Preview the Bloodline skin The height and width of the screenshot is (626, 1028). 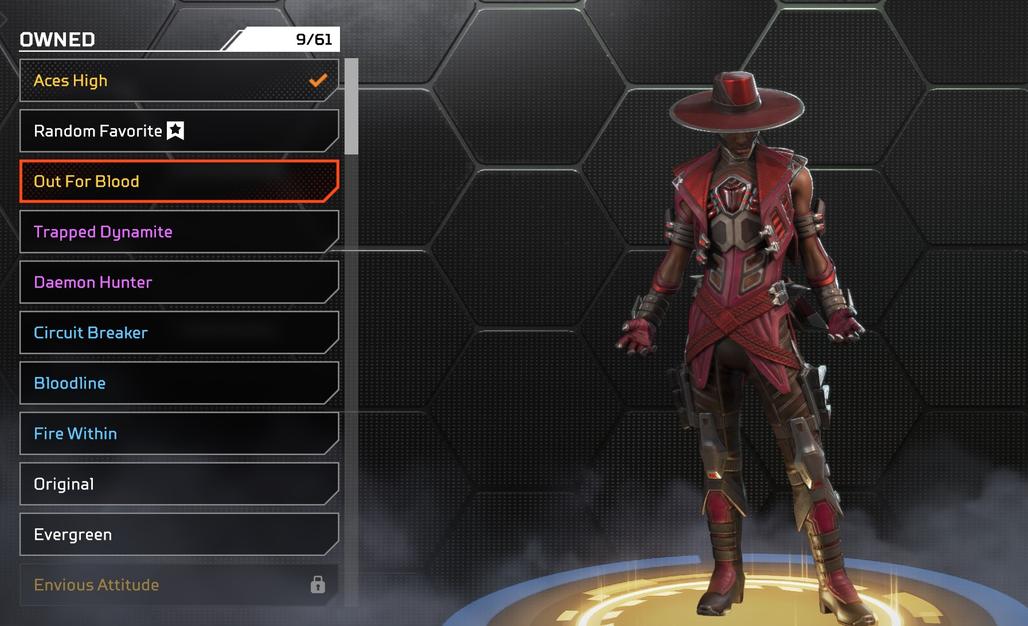pyautogui.click(x=178, y=383)
